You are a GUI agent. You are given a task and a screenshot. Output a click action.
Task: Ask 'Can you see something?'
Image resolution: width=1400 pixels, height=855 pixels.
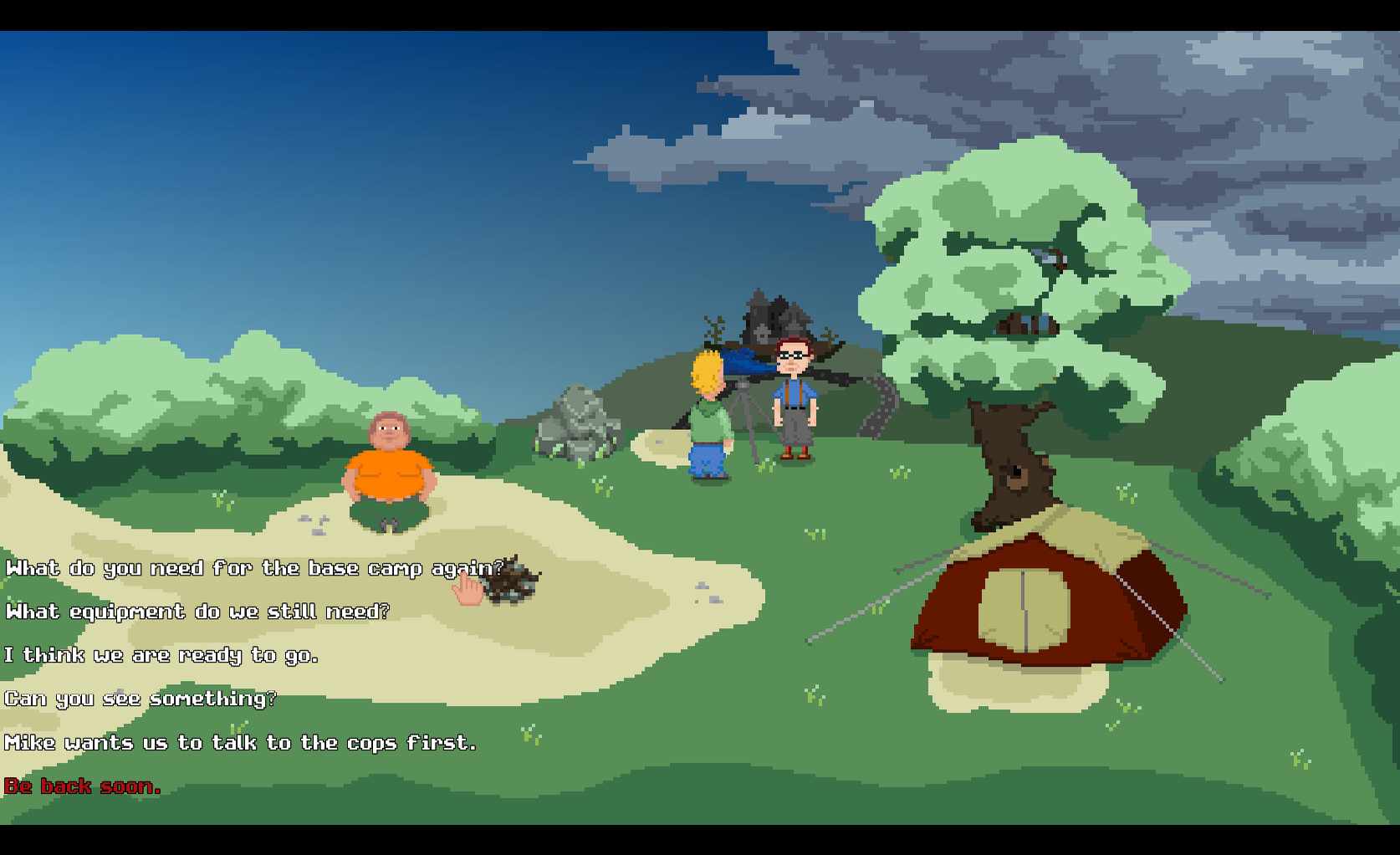click(140, 699)
